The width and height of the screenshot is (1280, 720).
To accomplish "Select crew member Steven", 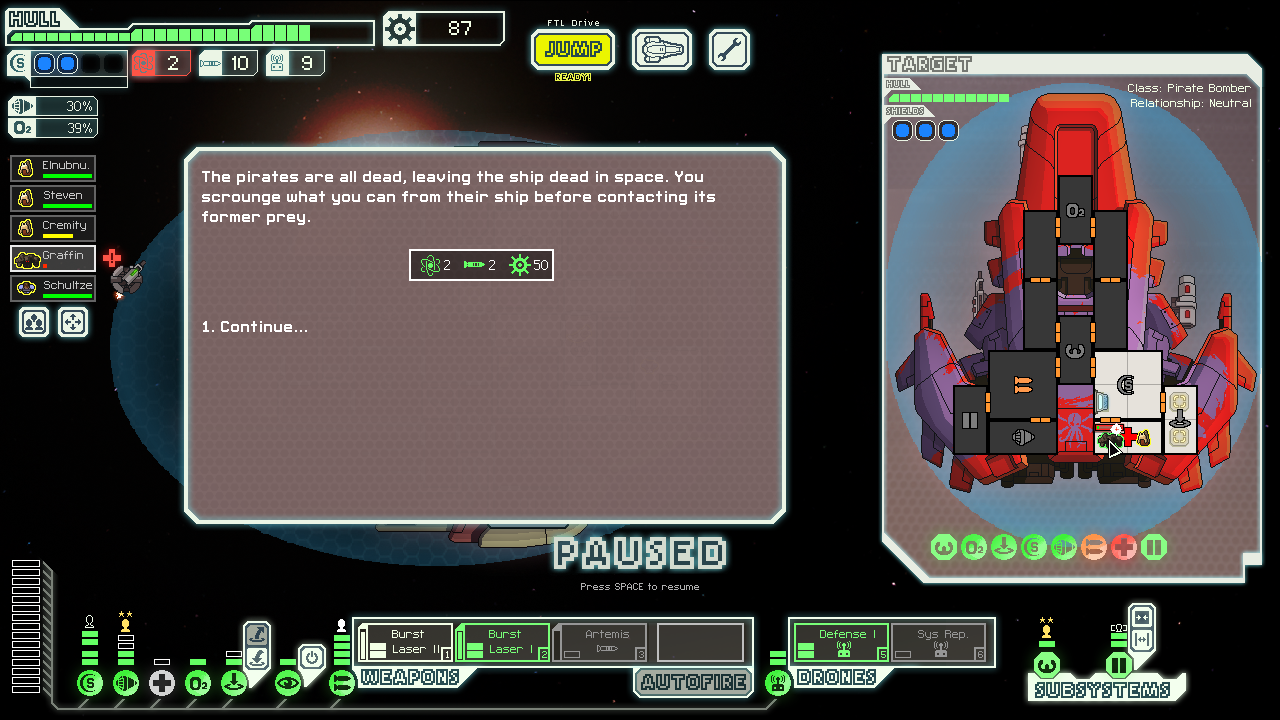I will (53, 198).
